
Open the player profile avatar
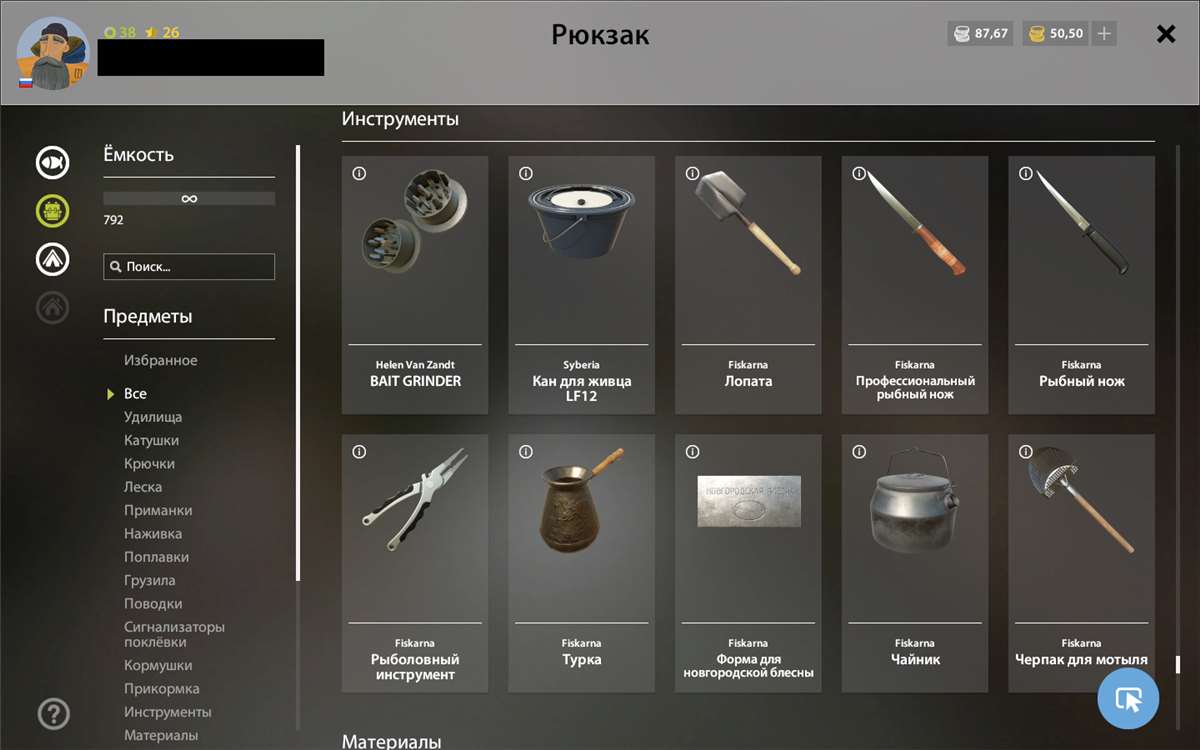tap(54, 53)
